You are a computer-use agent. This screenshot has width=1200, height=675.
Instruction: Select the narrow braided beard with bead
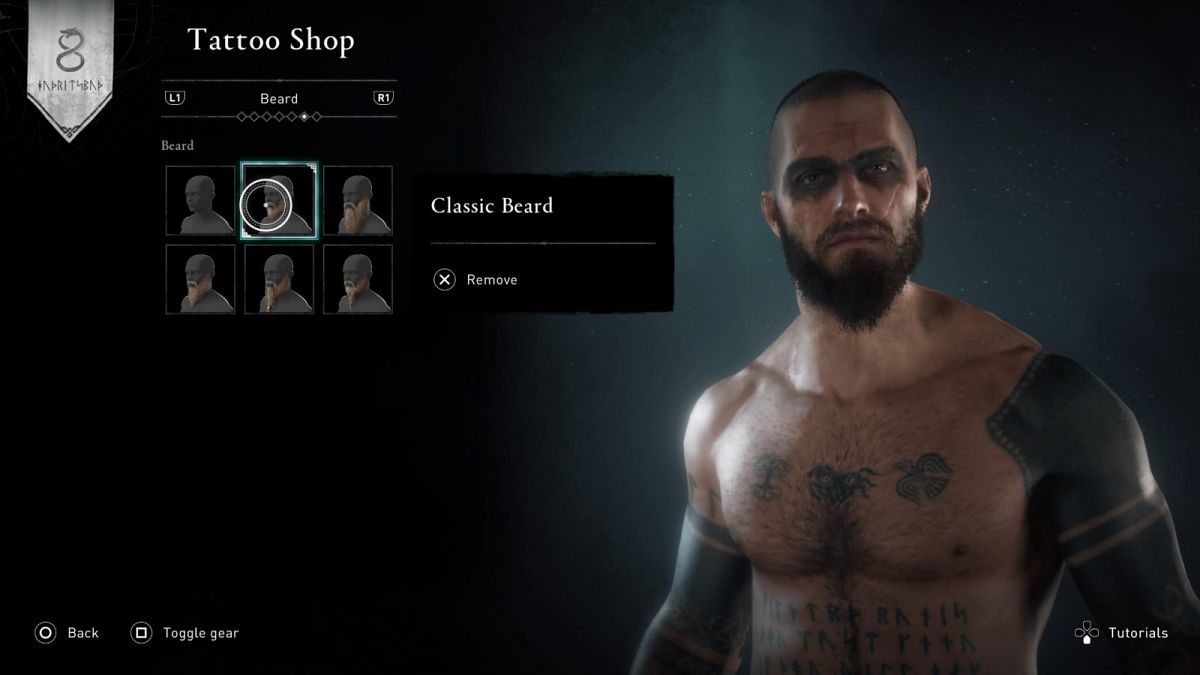[279, 280]
